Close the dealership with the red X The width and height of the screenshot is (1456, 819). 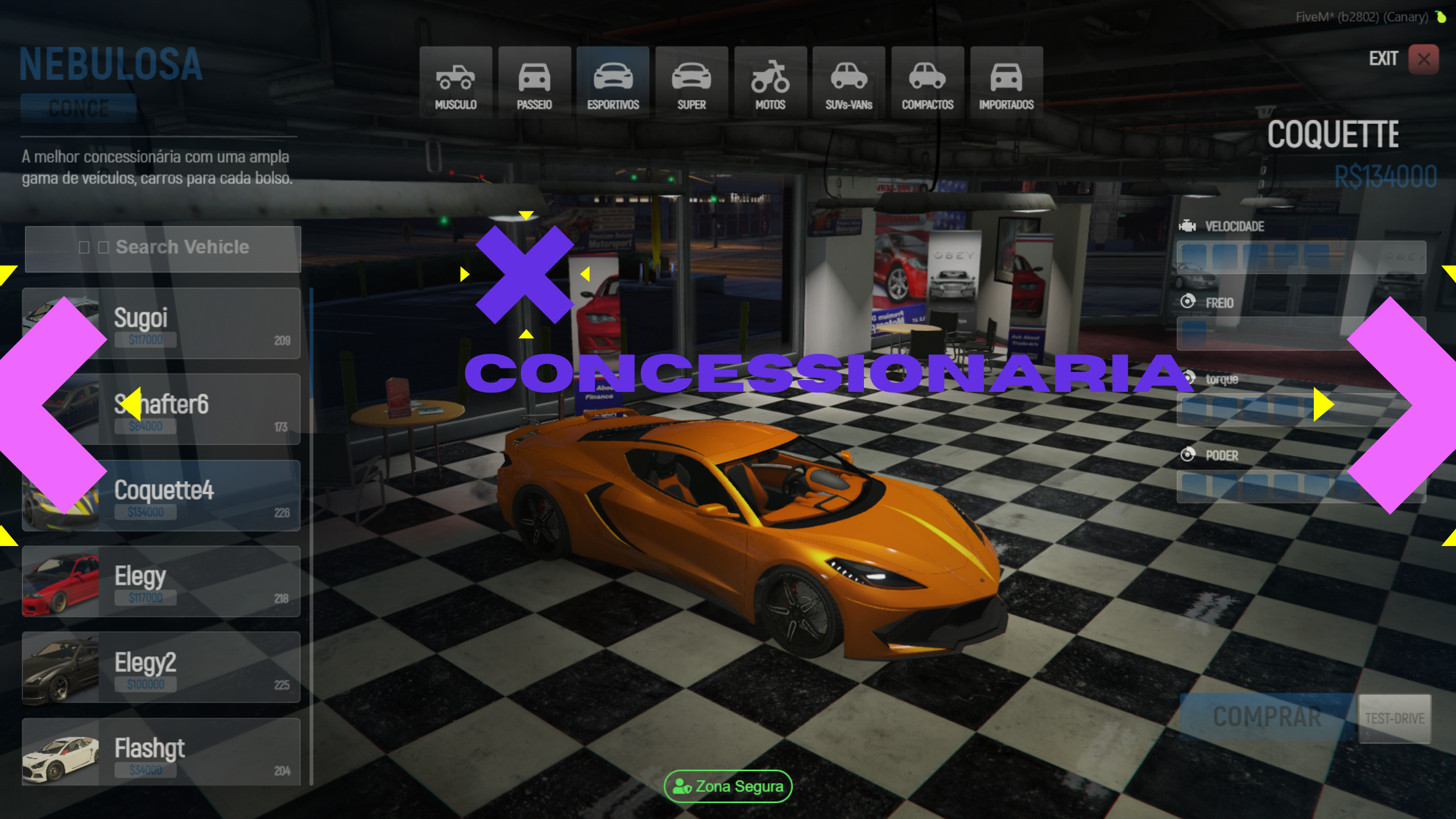(x=1424, y=59)
